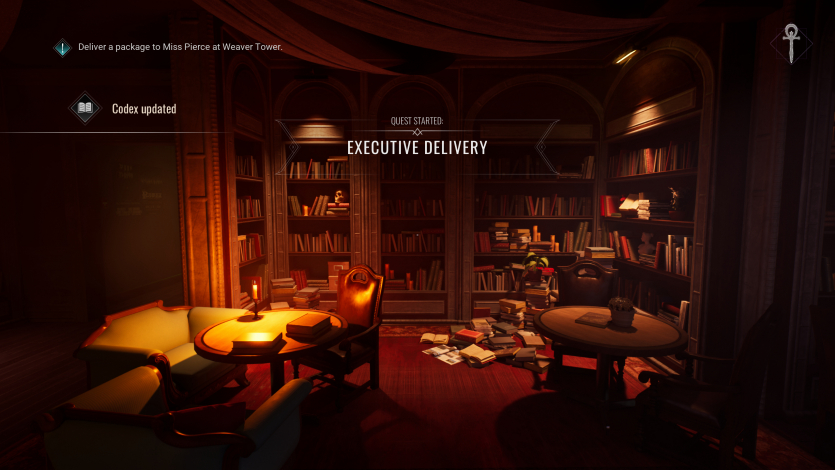Click the Executive Delivery quest started banner

tap(417, 147)
